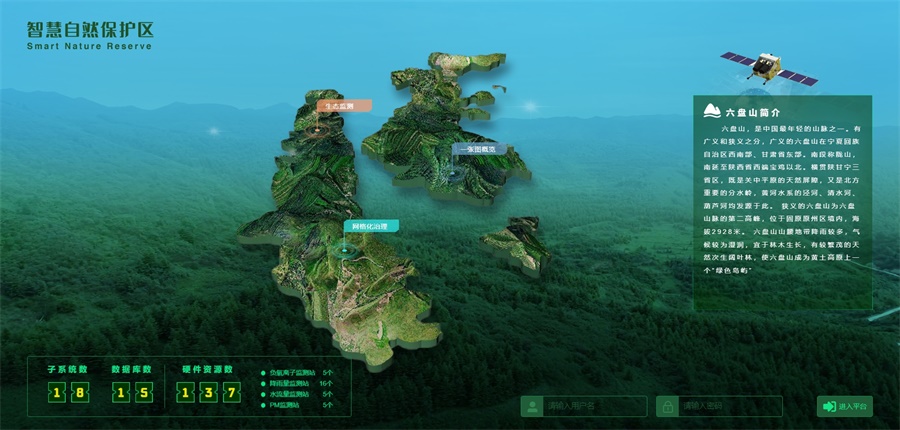Click the 进入平台 enter platform button

click(845, 406)
